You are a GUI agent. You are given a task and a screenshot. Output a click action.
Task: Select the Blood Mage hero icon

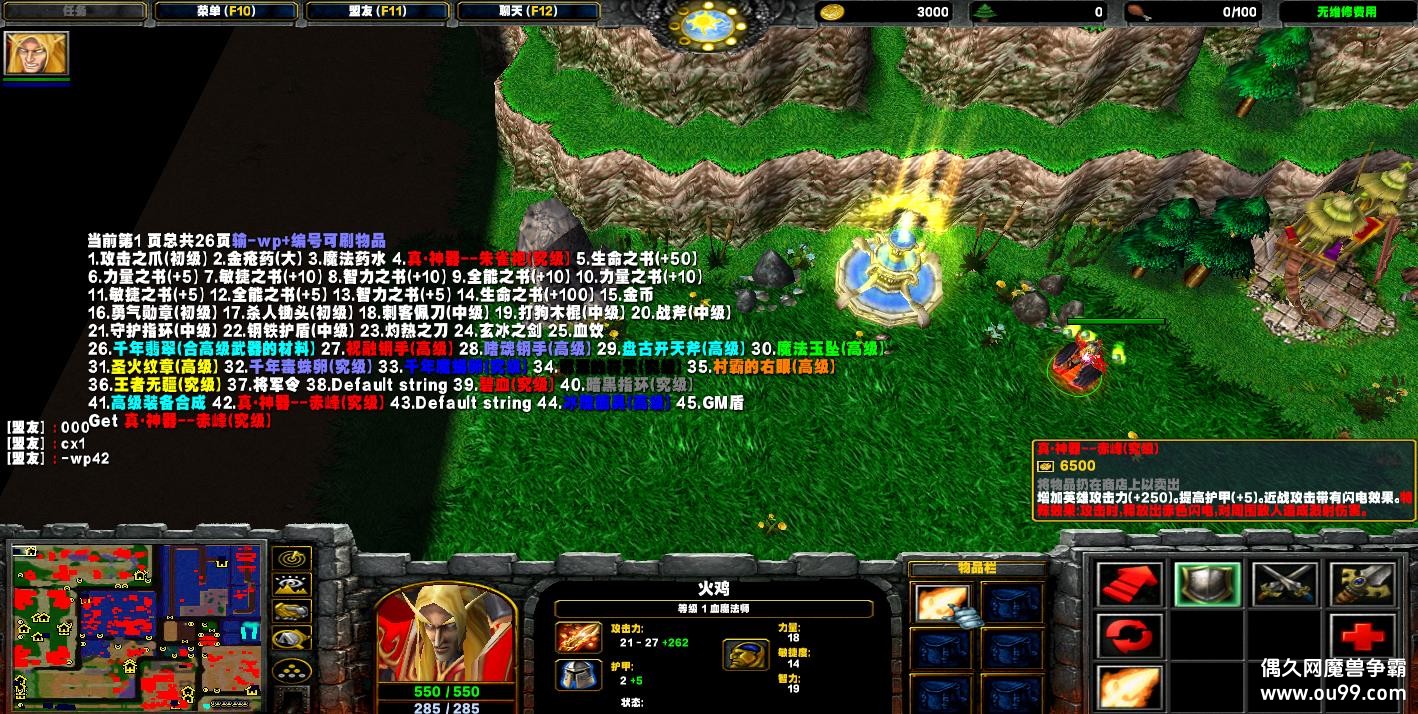(x=36, y=52)
